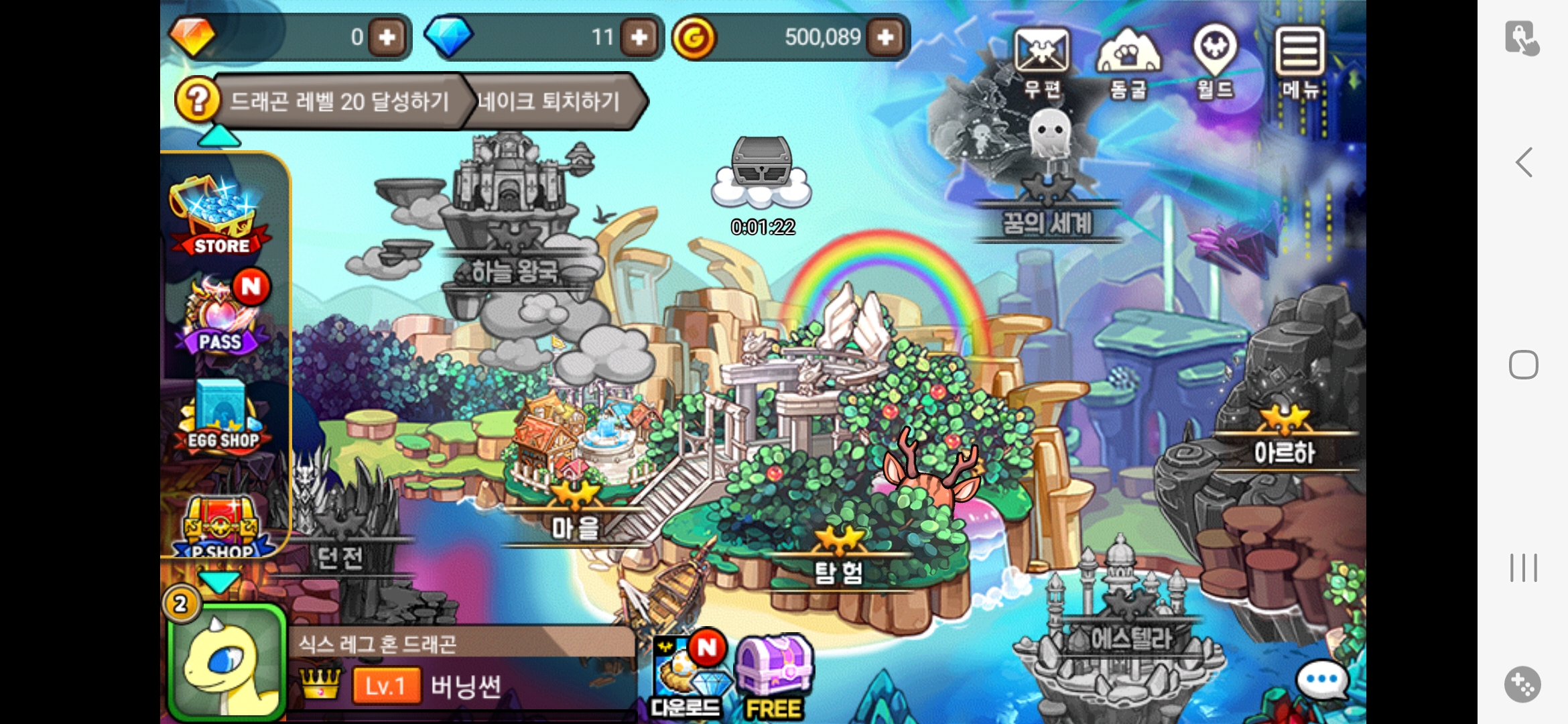The image size is (1568, 724).
Task: Open the world (월드) map
Action: pyautogui.click(x=1215, y=61)
